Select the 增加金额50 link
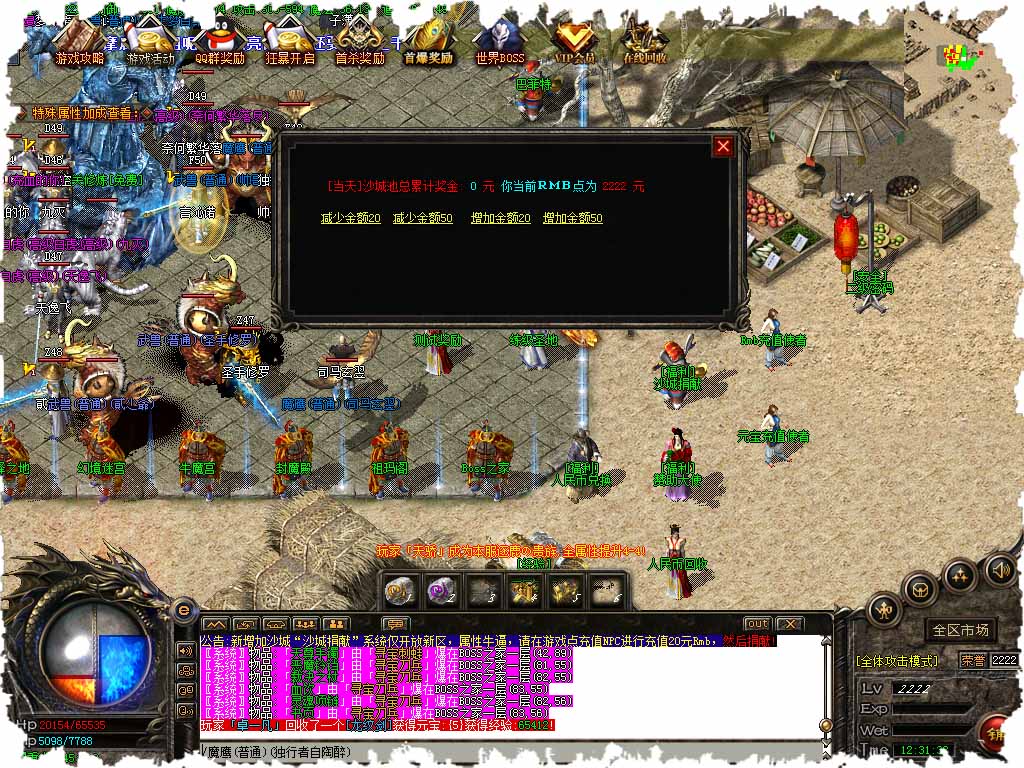1024x768 pixels. 572,218
